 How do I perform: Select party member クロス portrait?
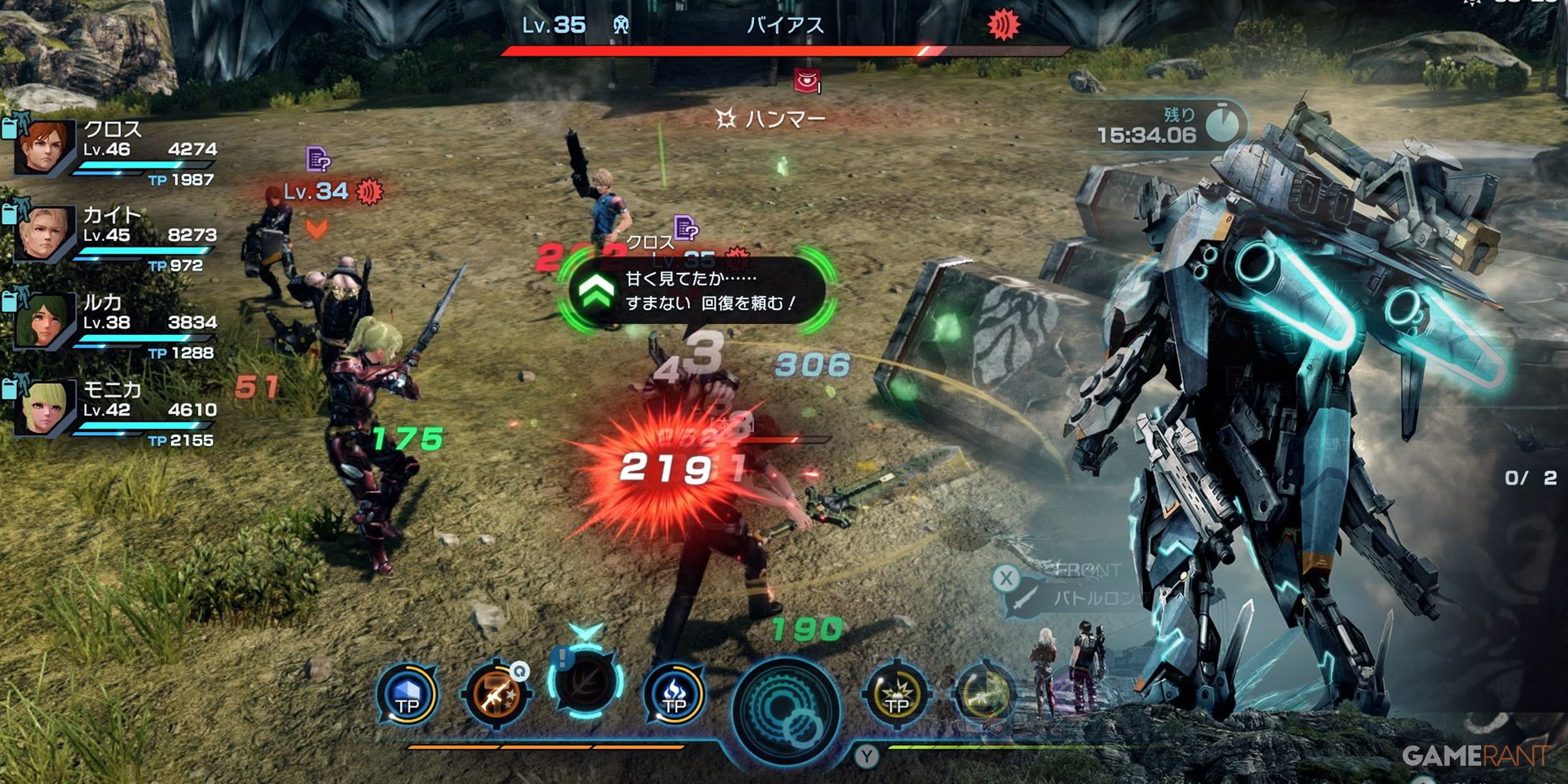pos(44,147)
